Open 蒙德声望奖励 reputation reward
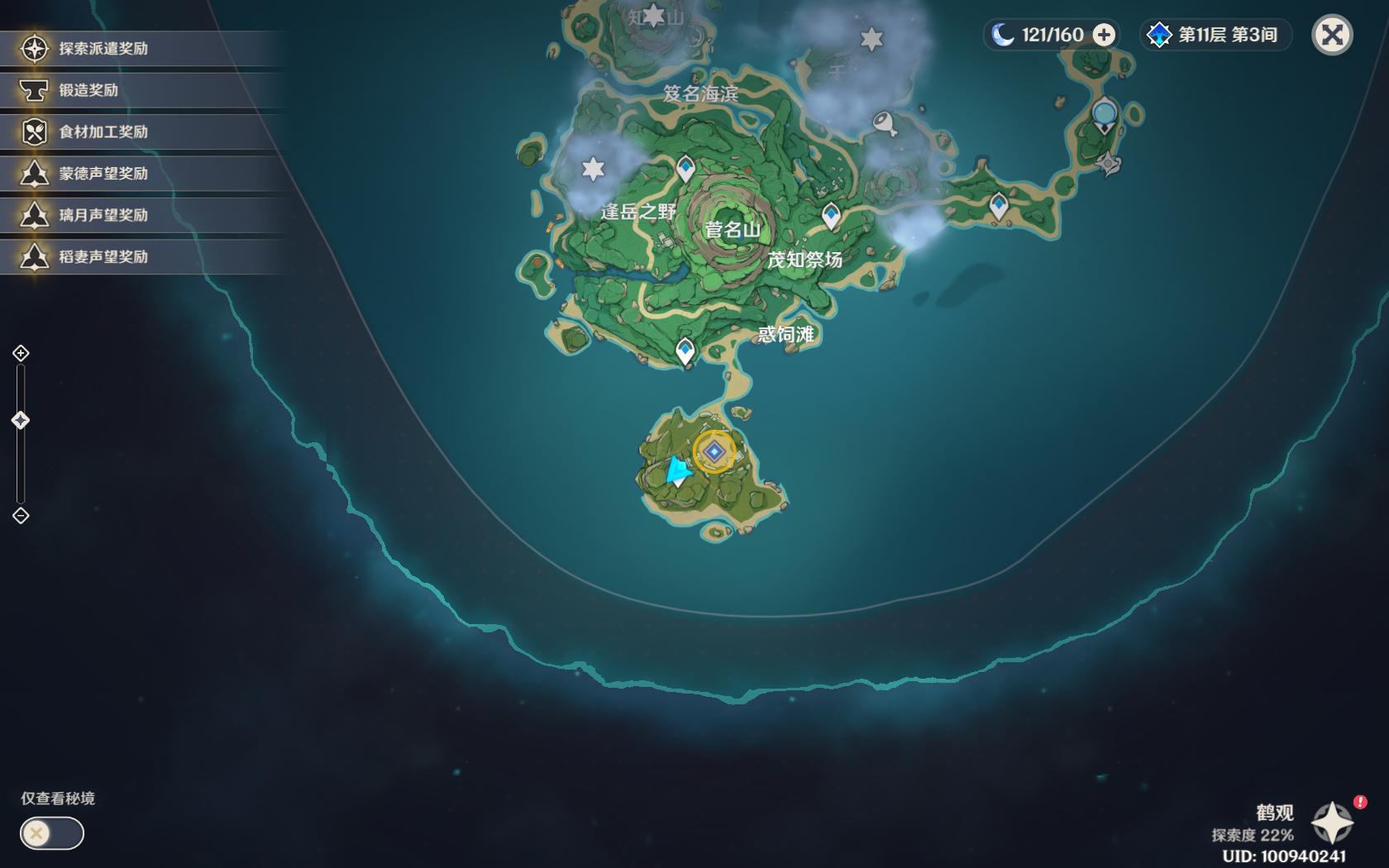 [x=103, y=174]
